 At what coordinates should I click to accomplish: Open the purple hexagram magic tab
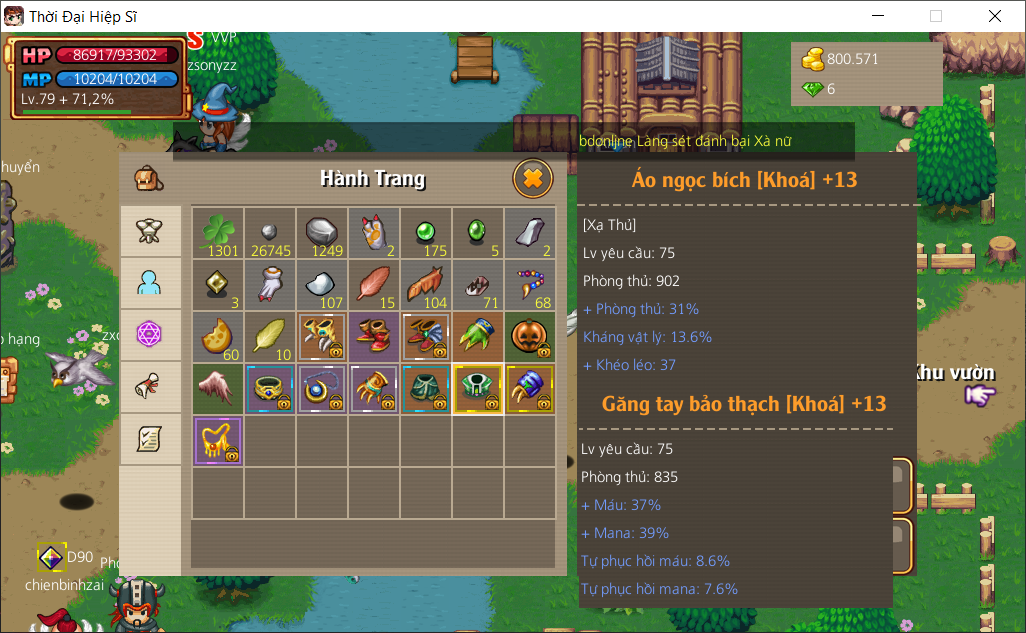(150, 334)
